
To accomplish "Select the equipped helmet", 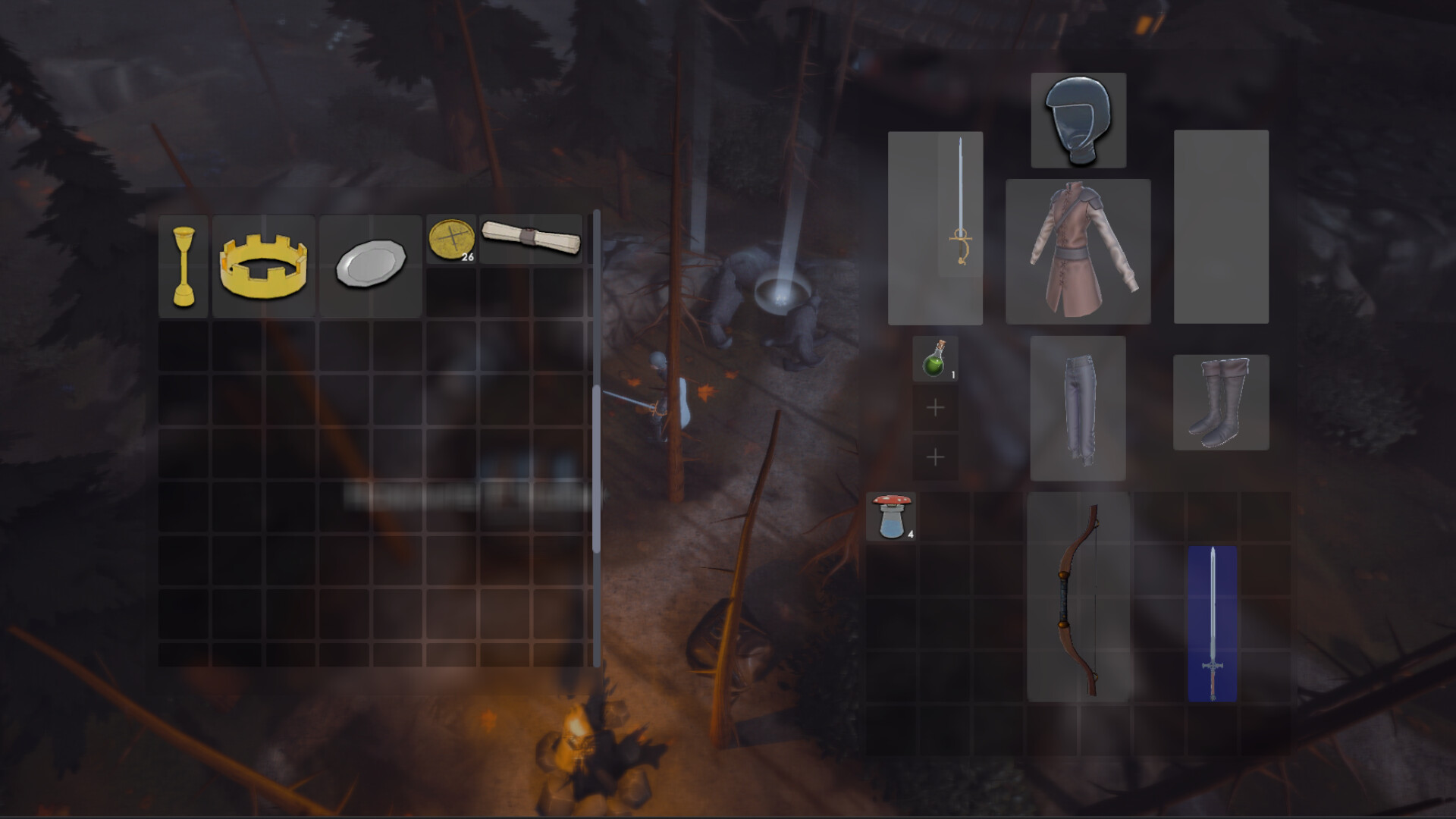I will [1078, 119].
